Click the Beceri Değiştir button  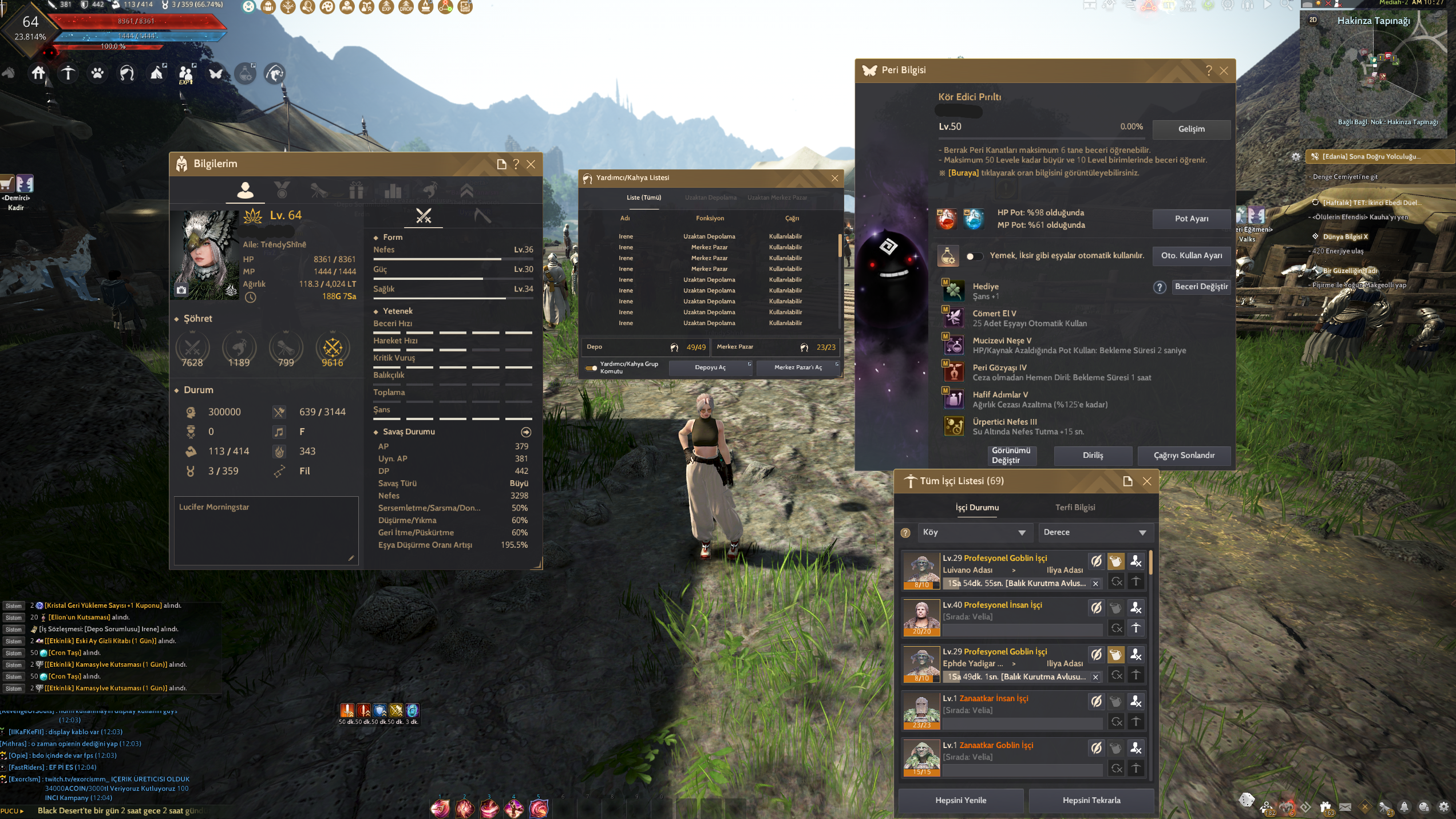coord(1201,286)
